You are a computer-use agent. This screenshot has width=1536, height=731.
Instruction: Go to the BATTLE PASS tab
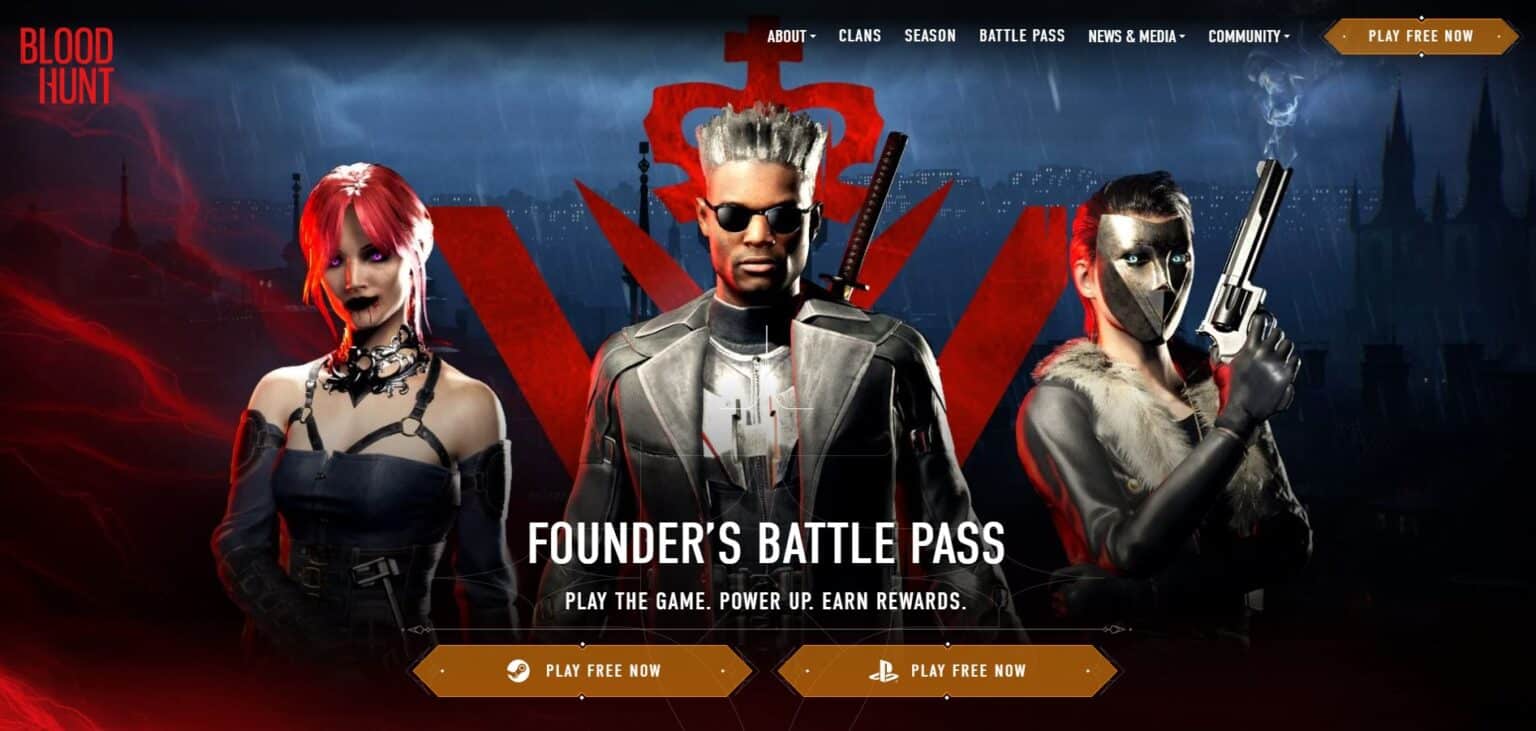coord(1022,36)
